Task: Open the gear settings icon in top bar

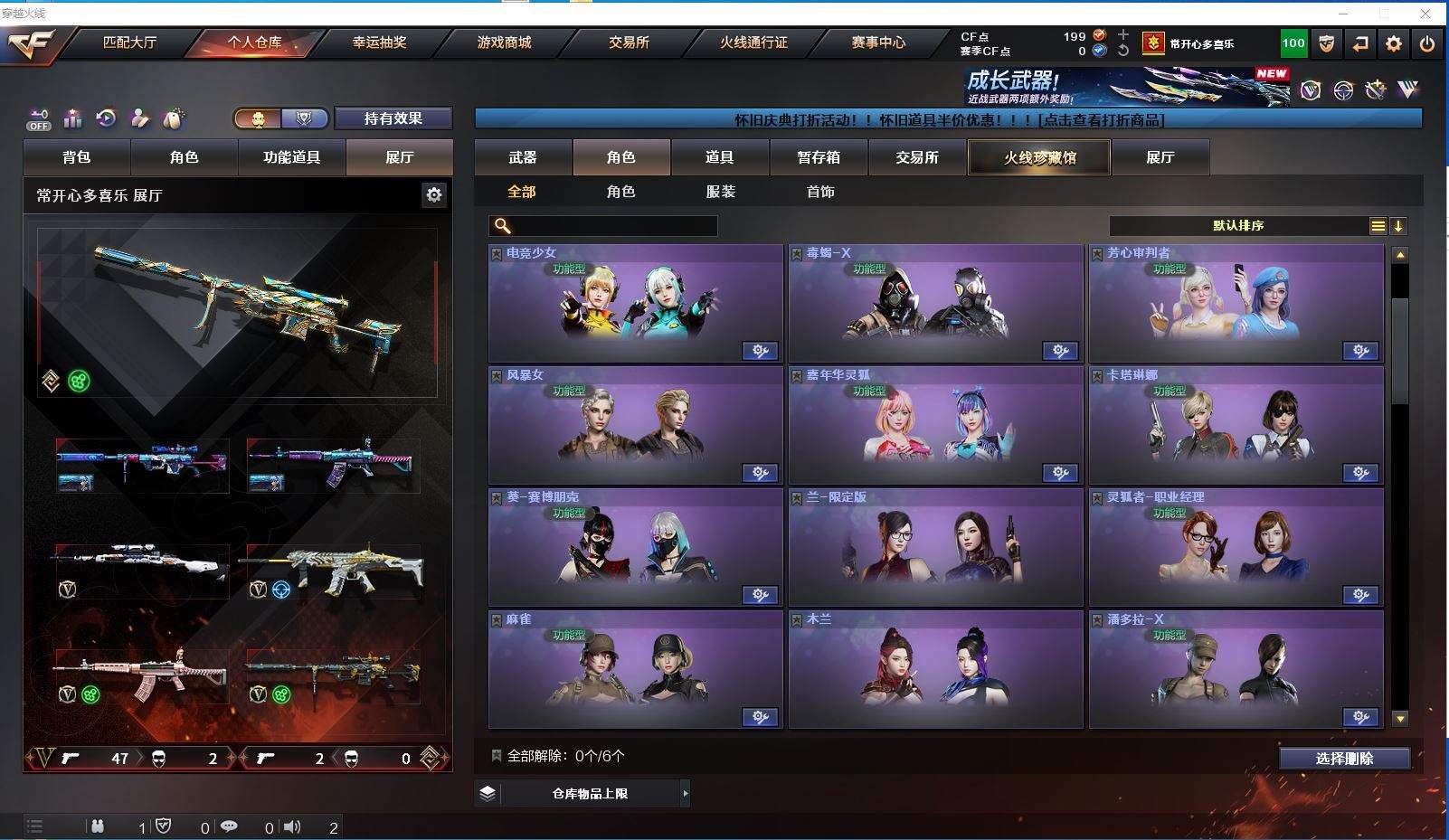Action: point(1394,43)
